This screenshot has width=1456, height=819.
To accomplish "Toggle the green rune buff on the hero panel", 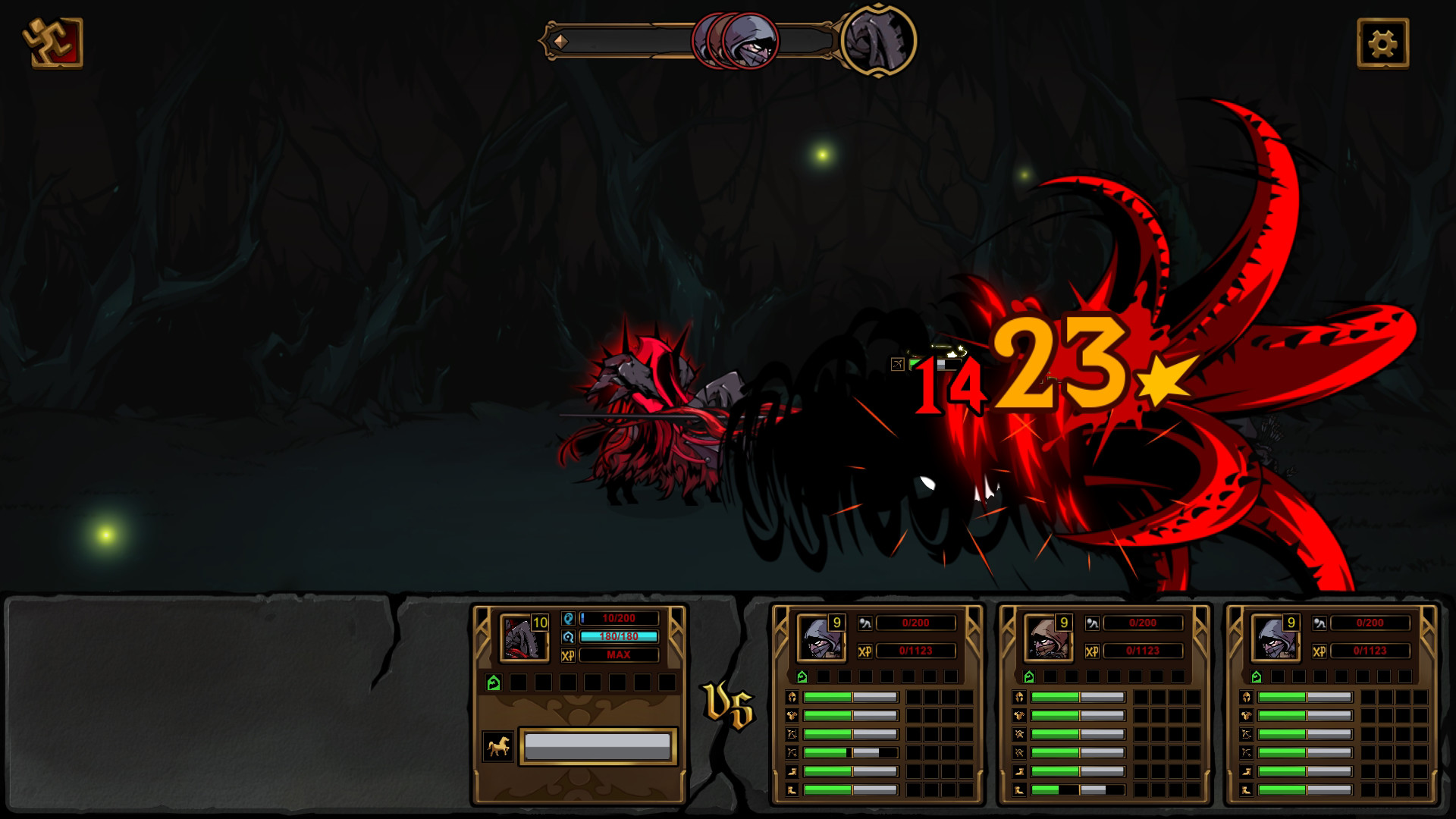I will [493, 681].
